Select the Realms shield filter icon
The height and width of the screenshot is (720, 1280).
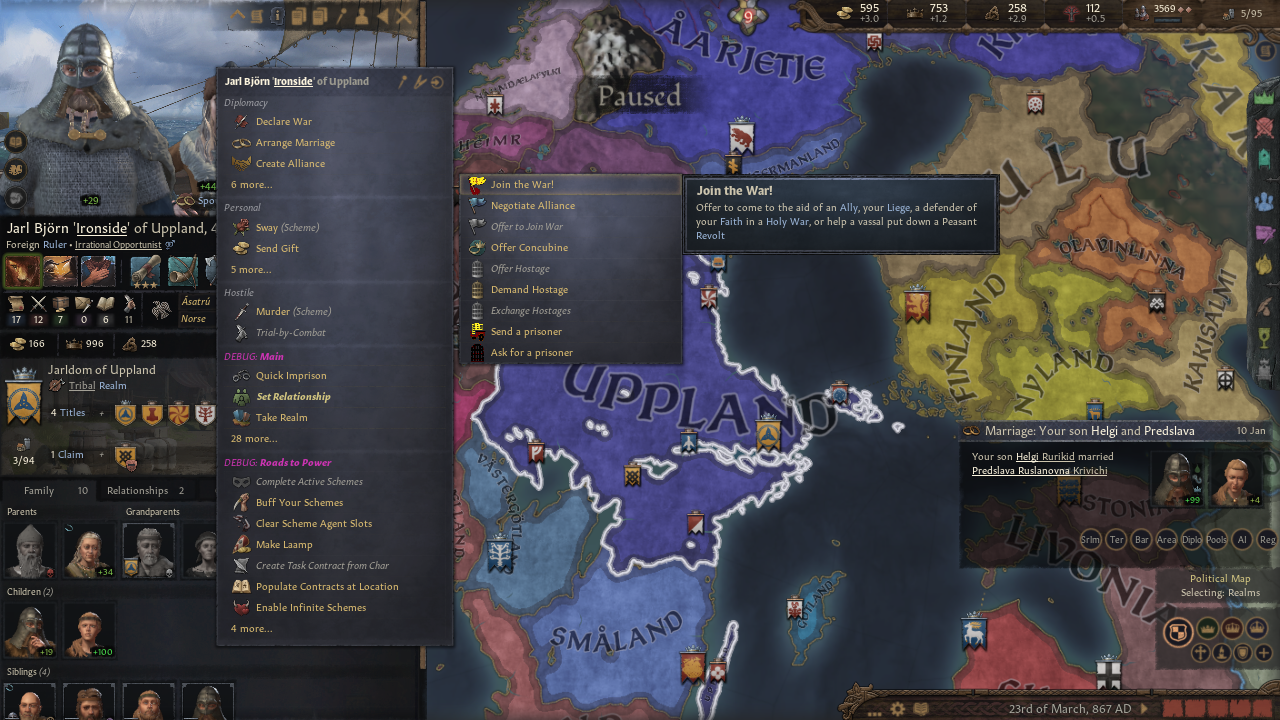pyautogui.click(x=1178, y=632)
